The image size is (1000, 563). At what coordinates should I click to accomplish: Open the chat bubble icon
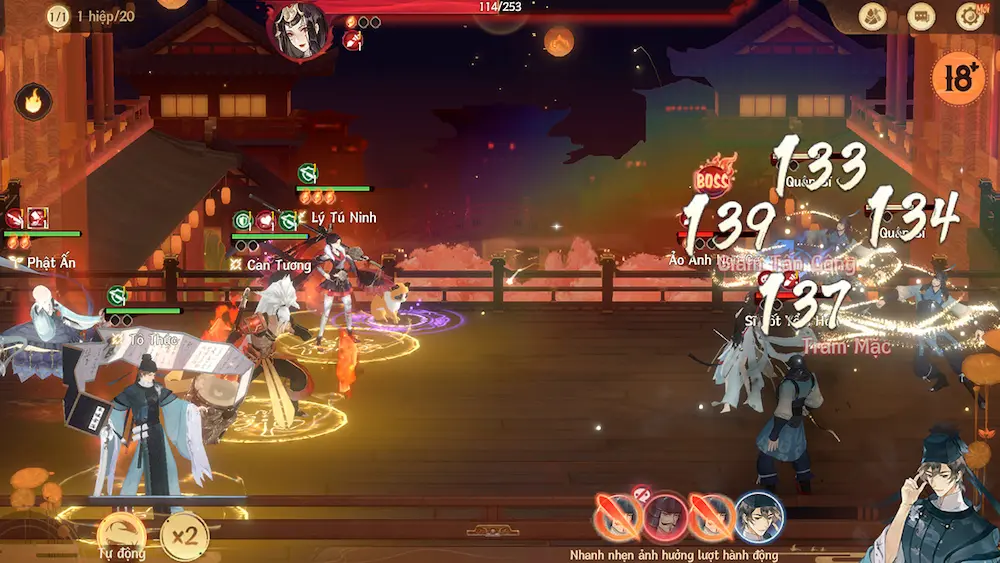pos(921,16)
